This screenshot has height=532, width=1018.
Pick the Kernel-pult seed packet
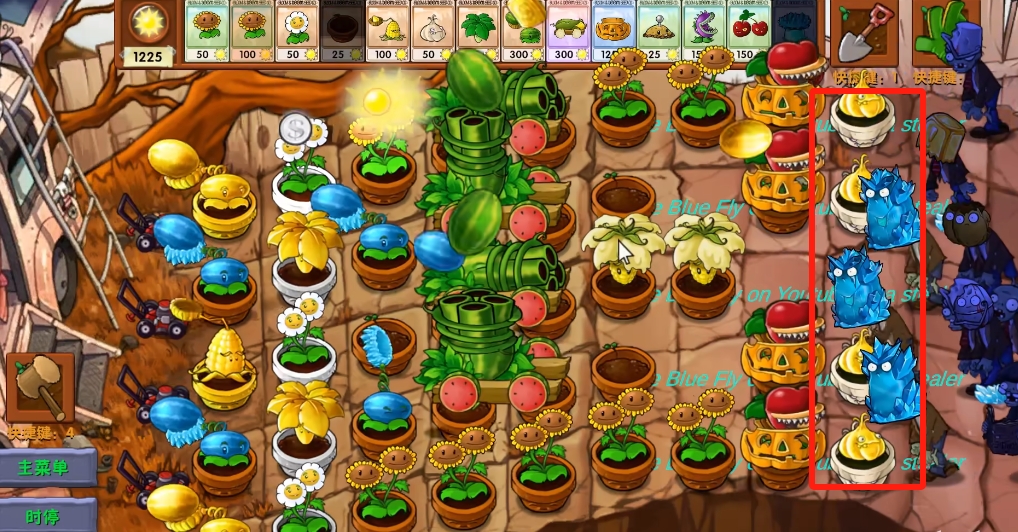click(x=387, y=34)
